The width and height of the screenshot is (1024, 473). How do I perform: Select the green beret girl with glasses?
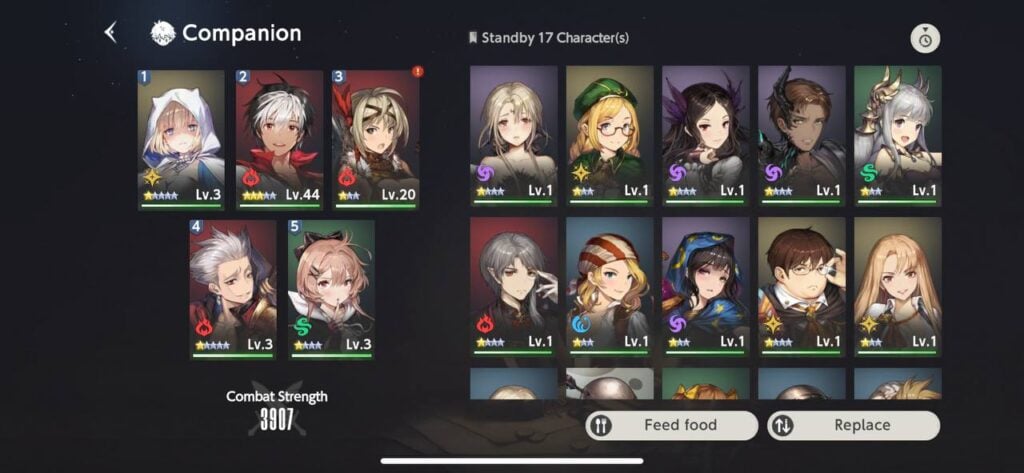[609, 134]
